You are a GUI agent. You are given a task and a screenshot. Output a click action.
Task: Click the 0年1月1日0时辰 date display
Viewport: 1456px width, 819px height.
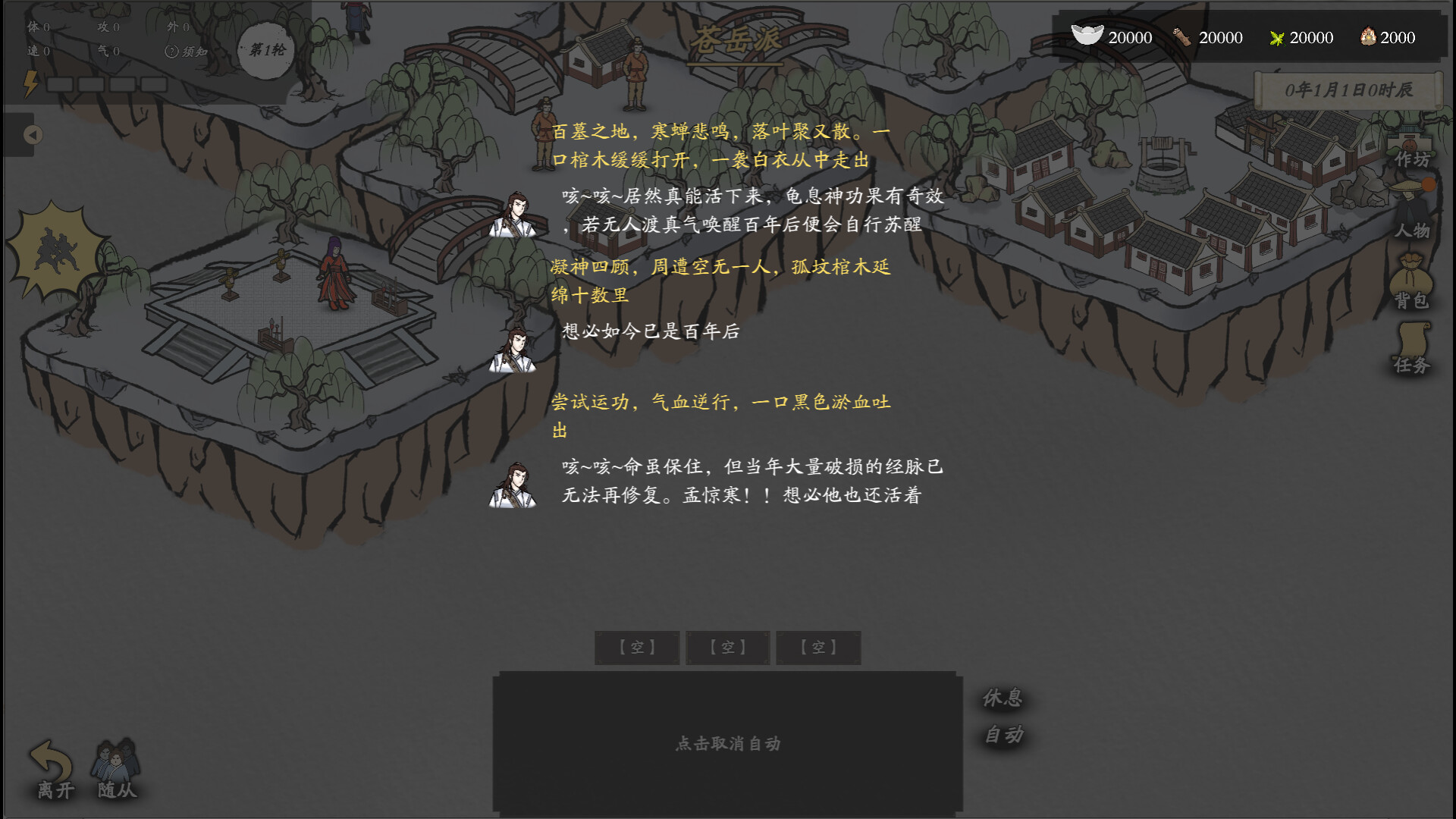1348,88
